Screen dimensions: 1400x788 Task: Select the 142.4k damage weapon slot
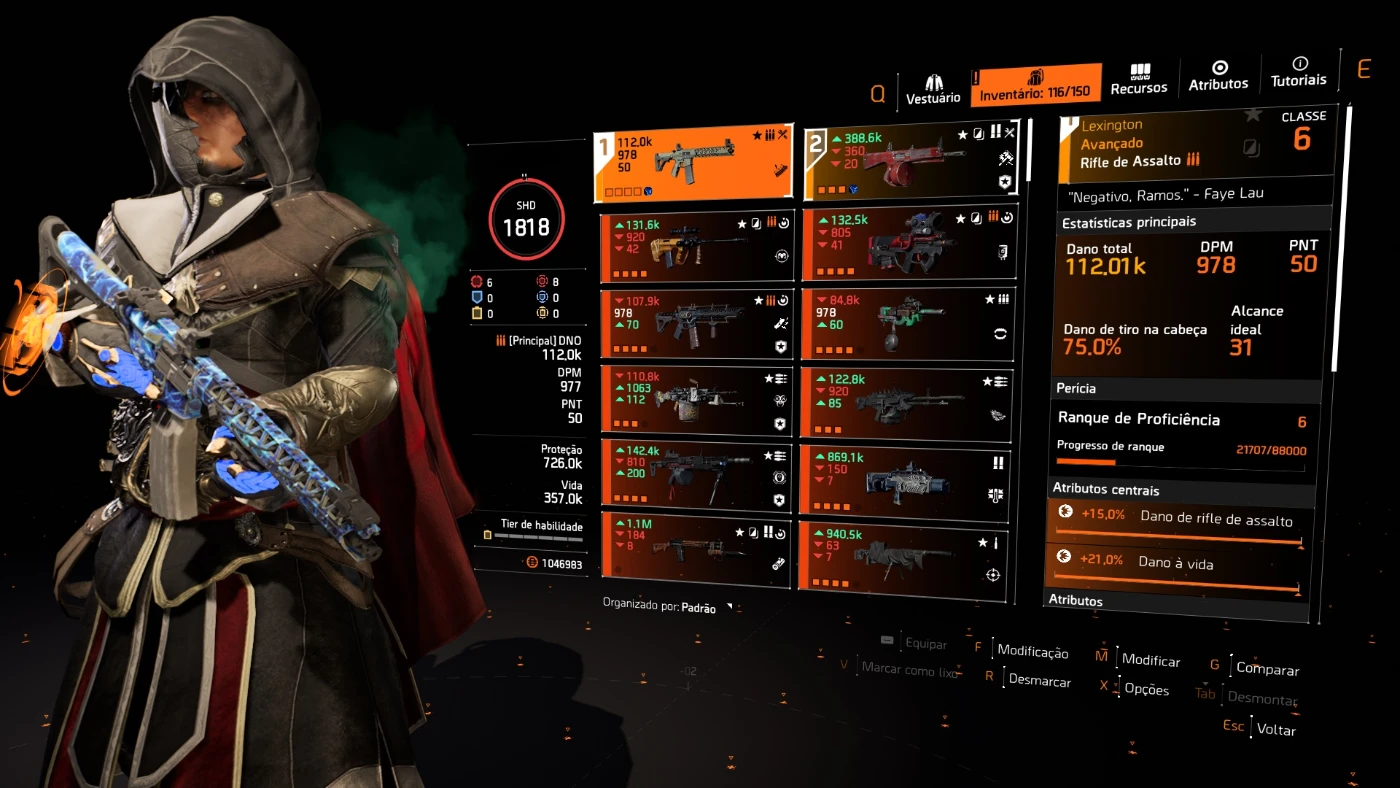tap(696, 476)
